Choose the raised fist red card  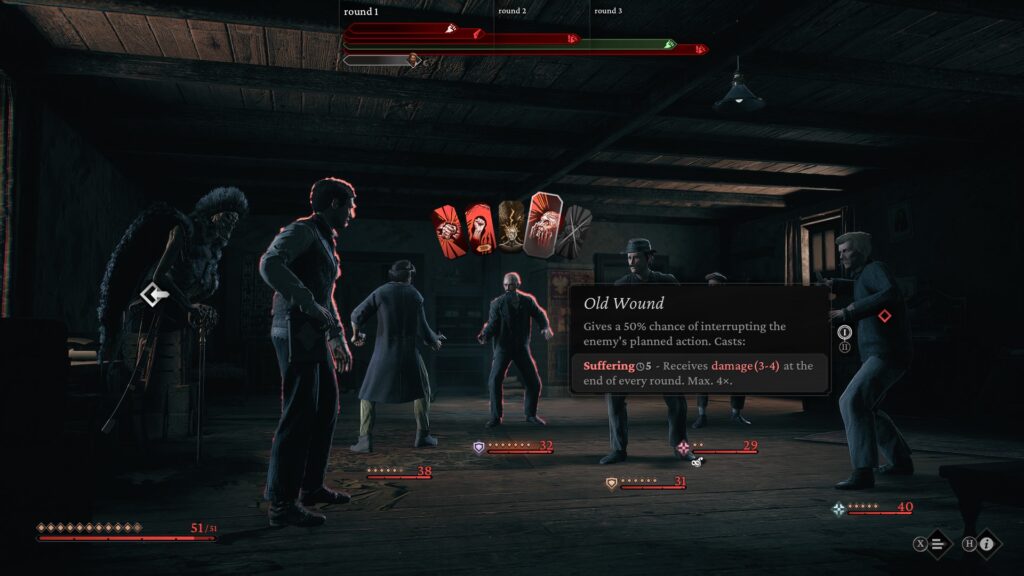point(478,229)
